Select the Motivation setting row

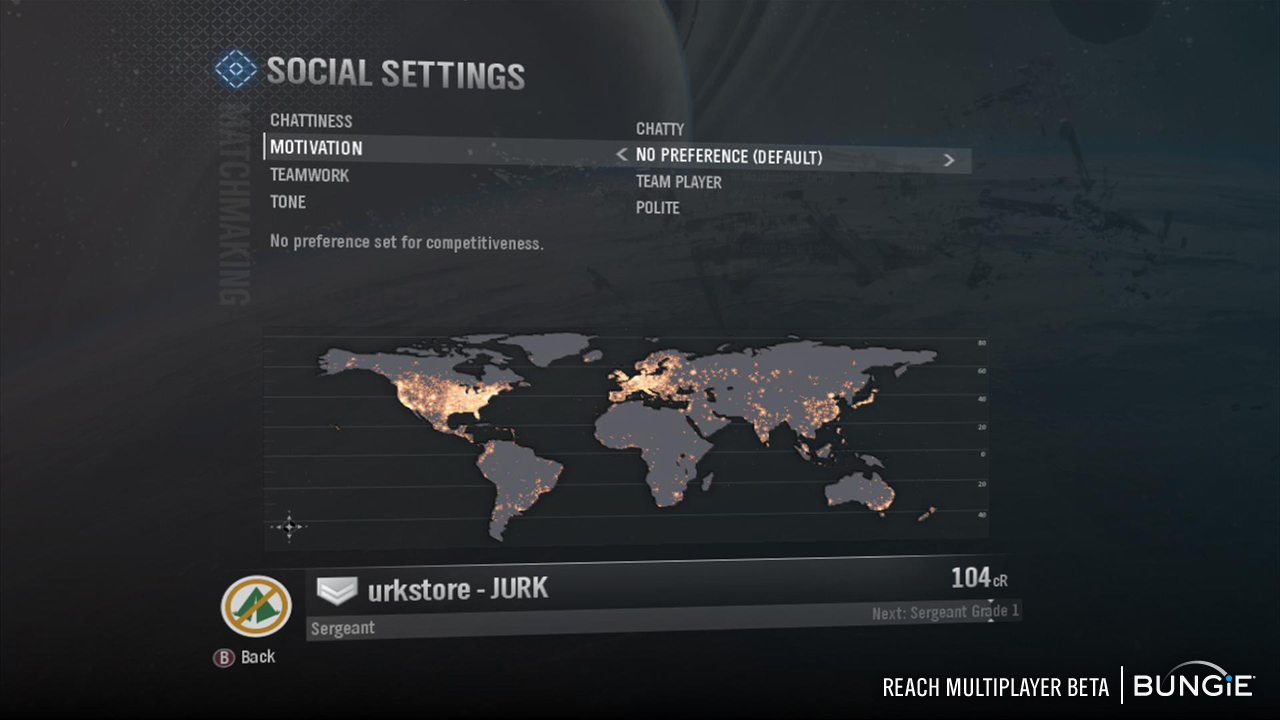click(x=316, y=148)
